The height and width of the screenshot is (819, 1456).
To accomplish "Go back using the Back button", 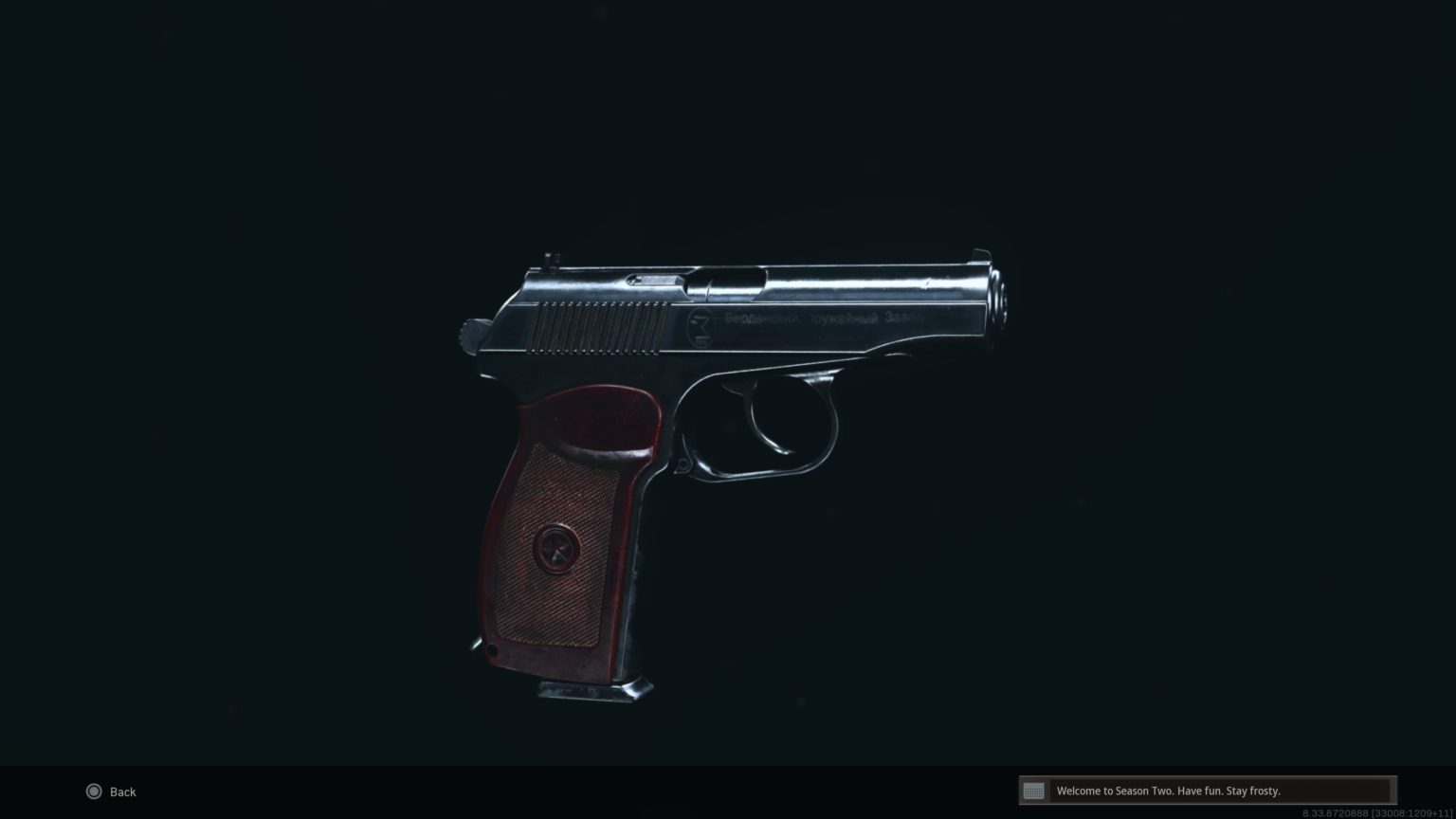I will (114, 792).
